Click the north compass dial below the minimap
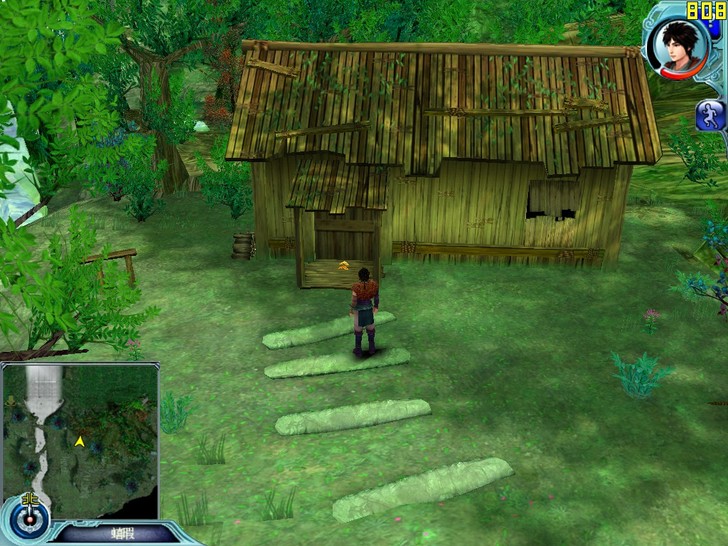Image resolution: width=728 pixels, height=546 pixels. (x=30, y=516)
